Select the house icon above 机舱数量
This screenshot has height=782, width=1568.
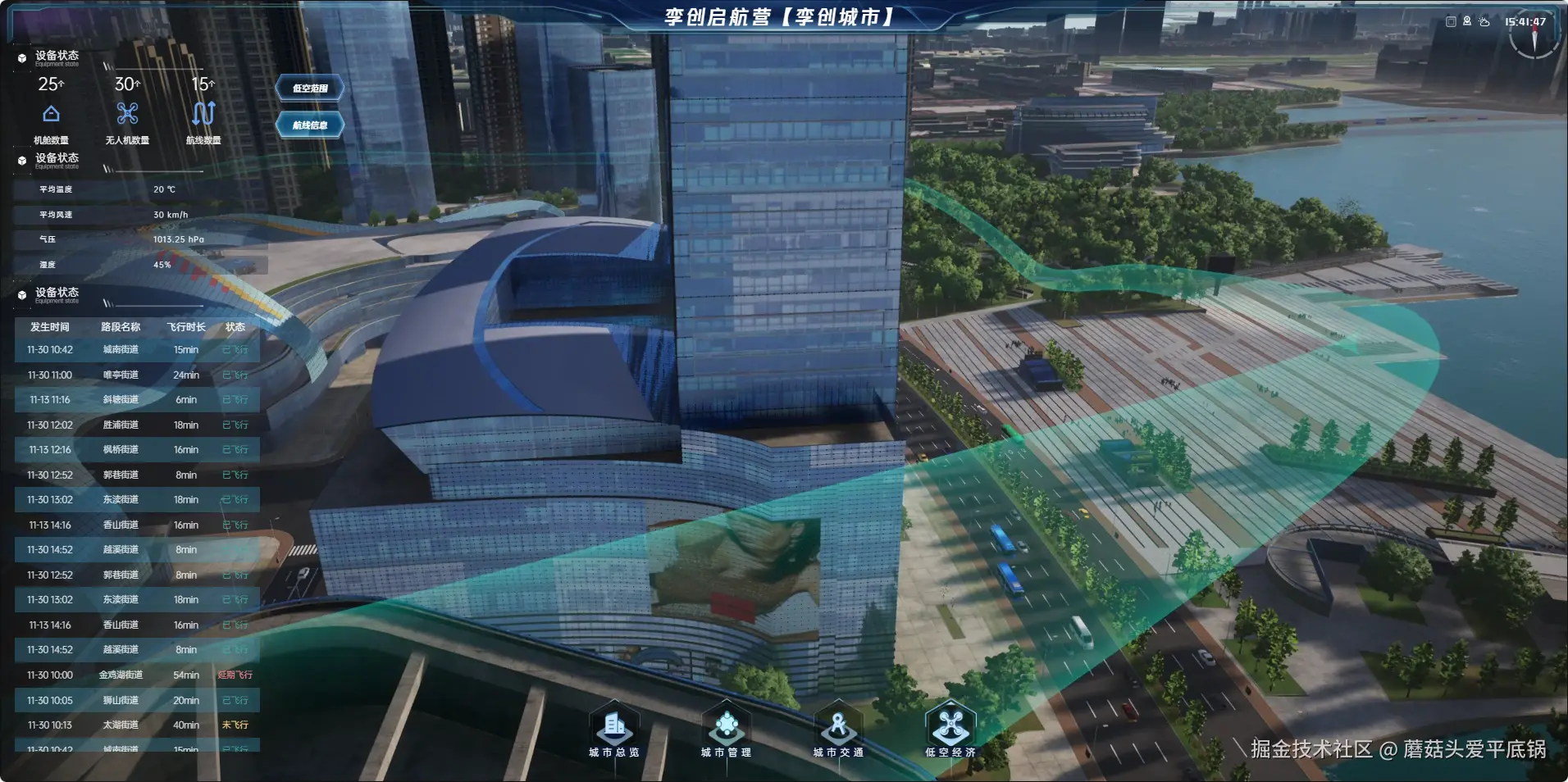[x=51, y=113]
